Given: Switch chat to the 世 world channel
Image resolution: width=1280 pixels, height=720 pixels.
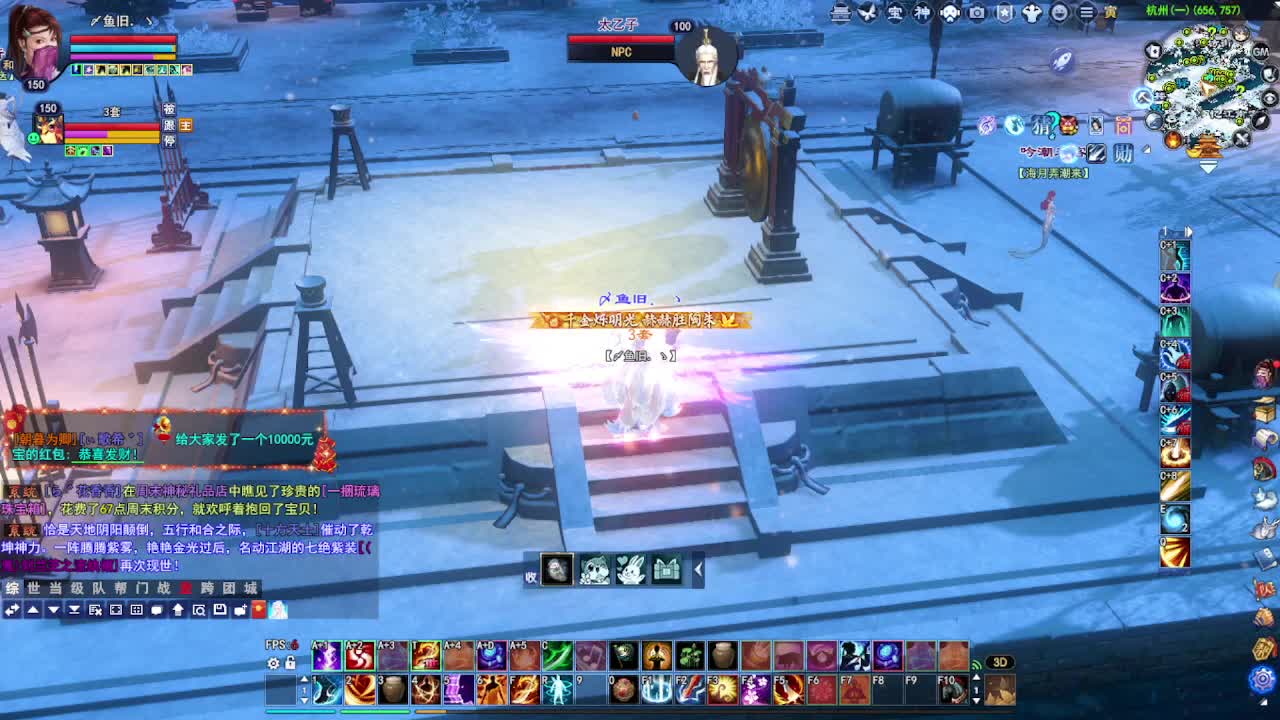Looking at the screenshot, I should coord(34,588).
